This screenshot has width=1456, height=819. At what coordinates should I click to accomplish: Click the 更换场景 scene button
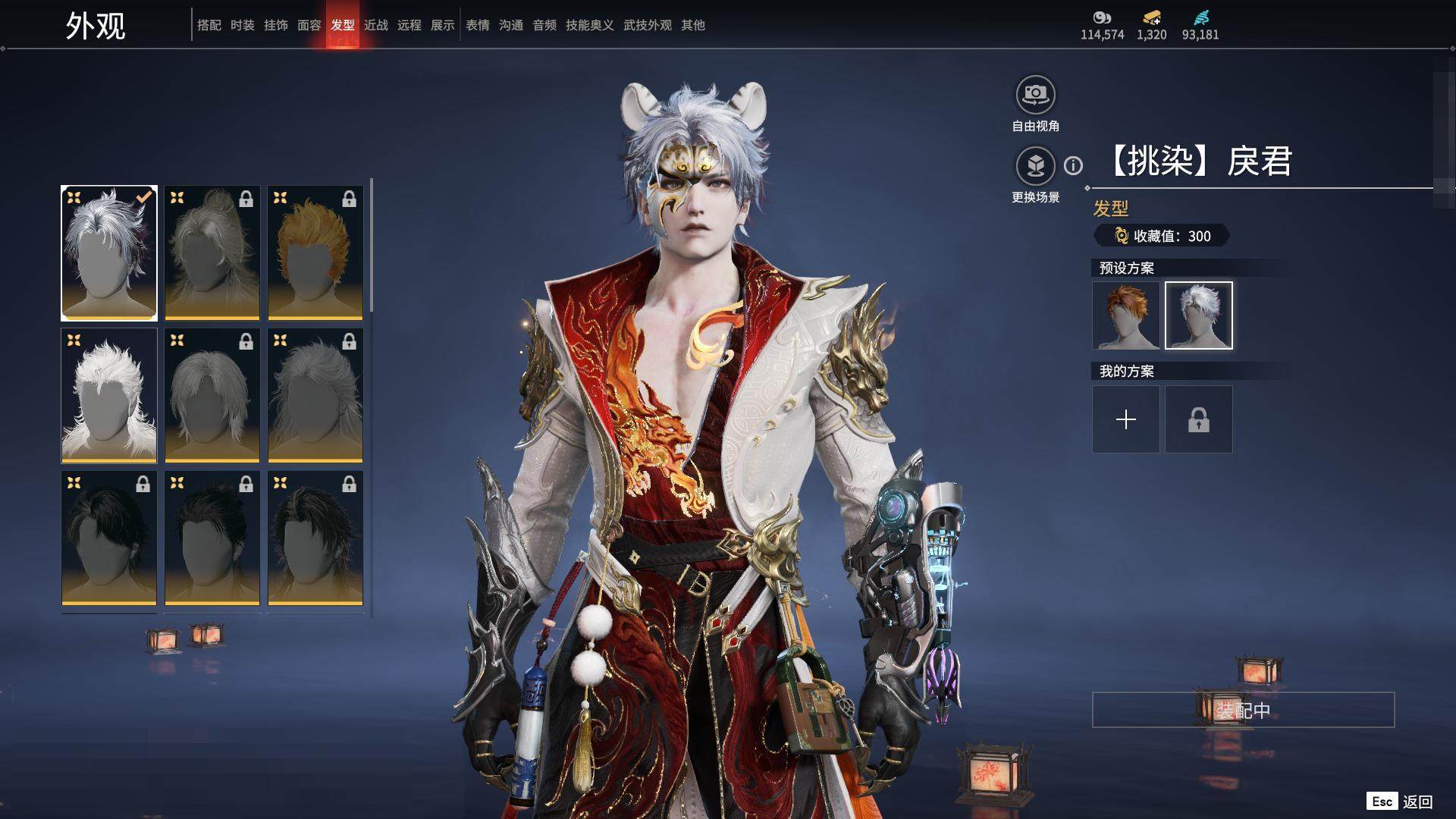1035,166
